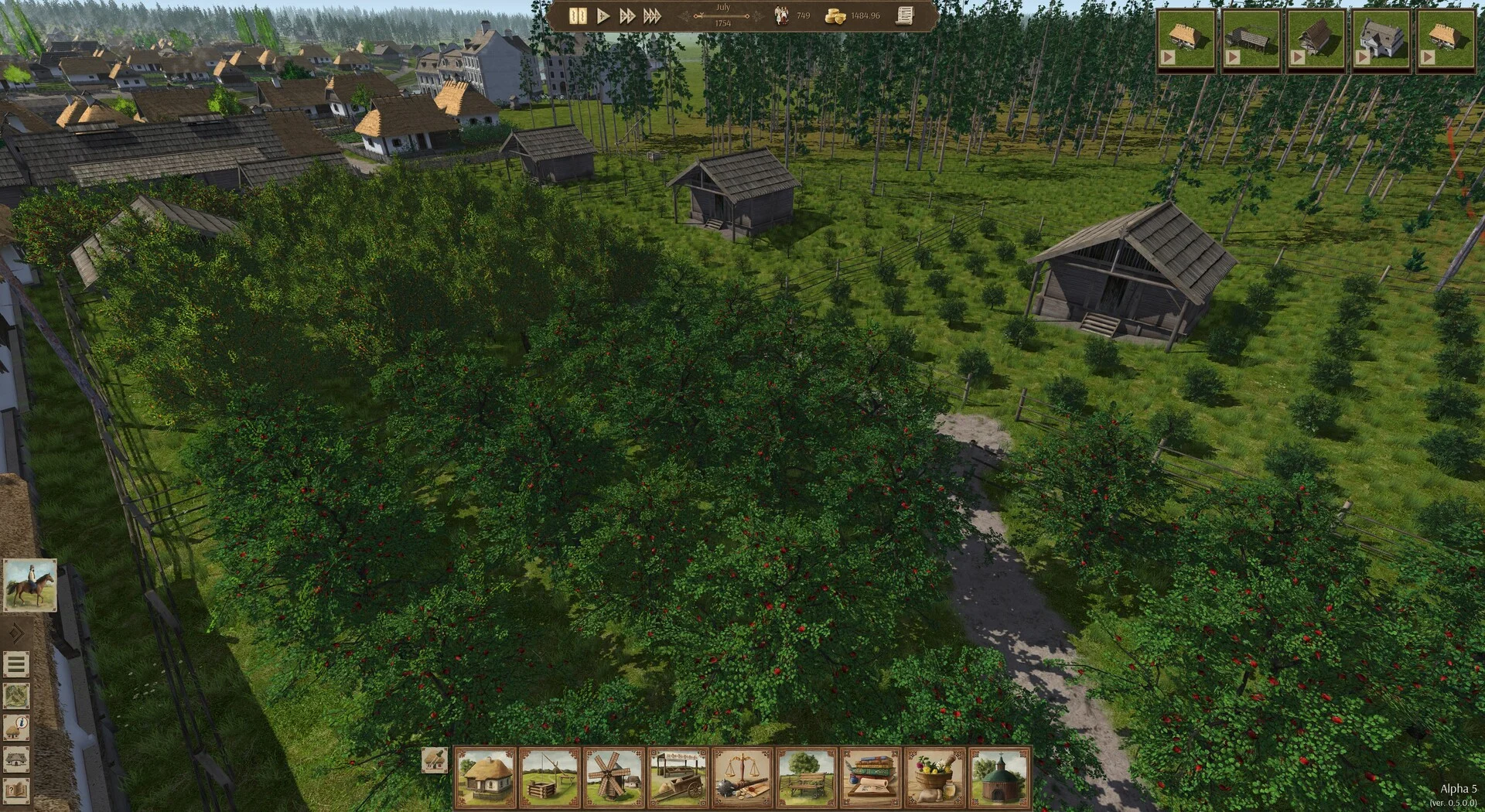Open the park bench decoration category

(806, 777)
